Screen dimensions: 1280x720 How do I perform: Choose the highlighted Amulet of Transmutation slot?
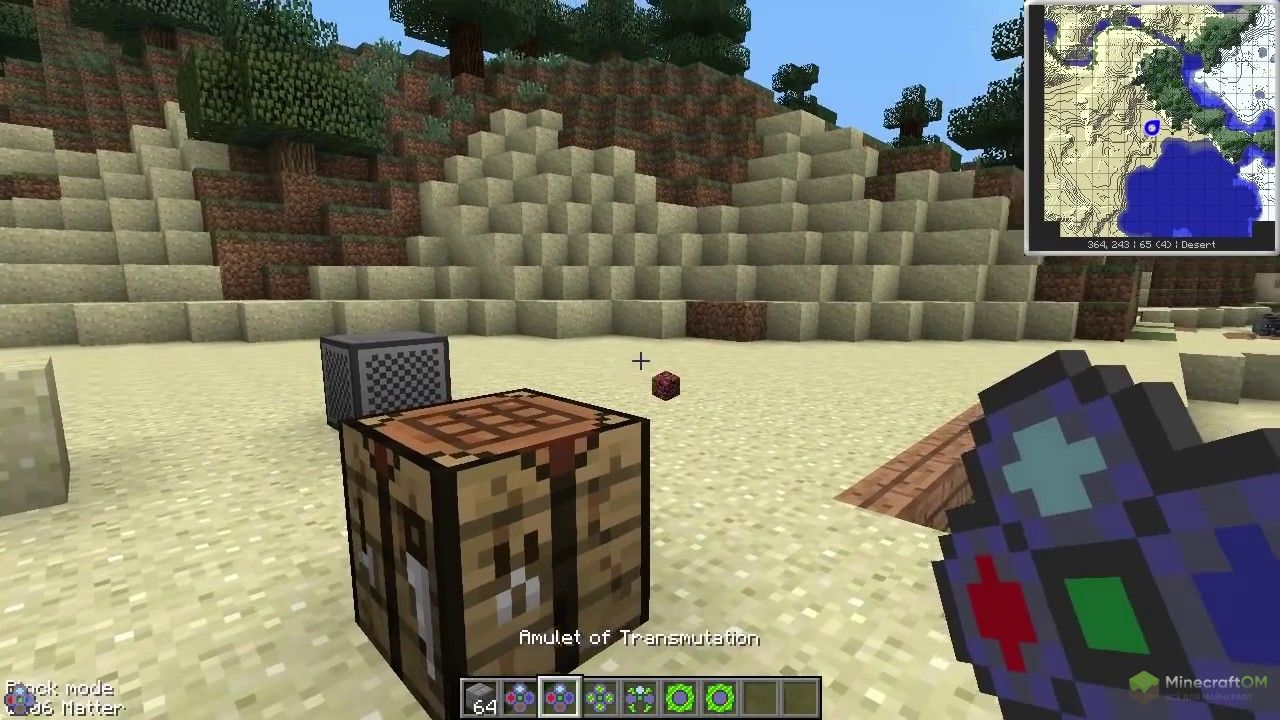tap(560, 697)
